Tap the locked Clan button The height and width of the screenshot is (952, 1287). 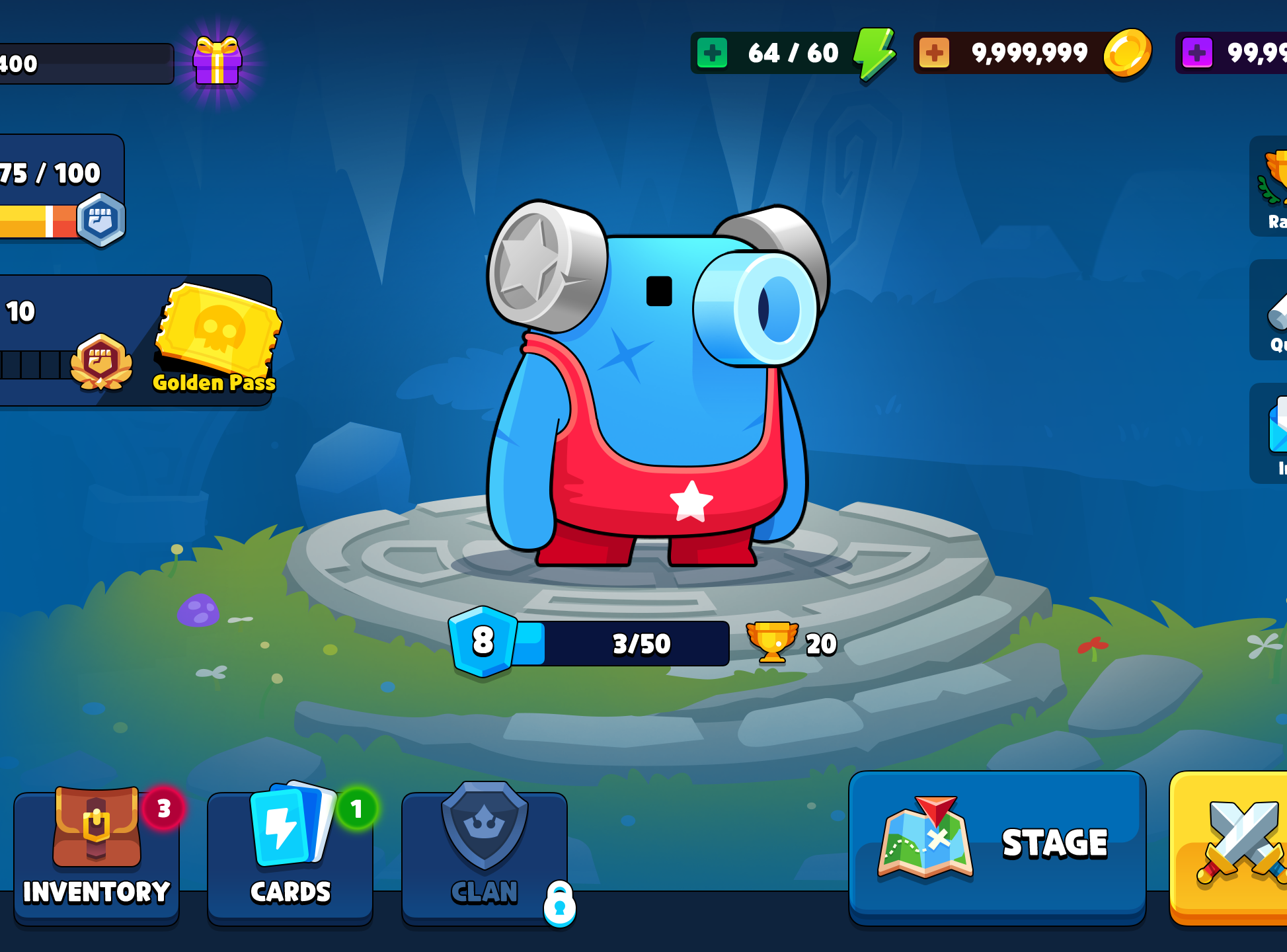tap(485, 853)
